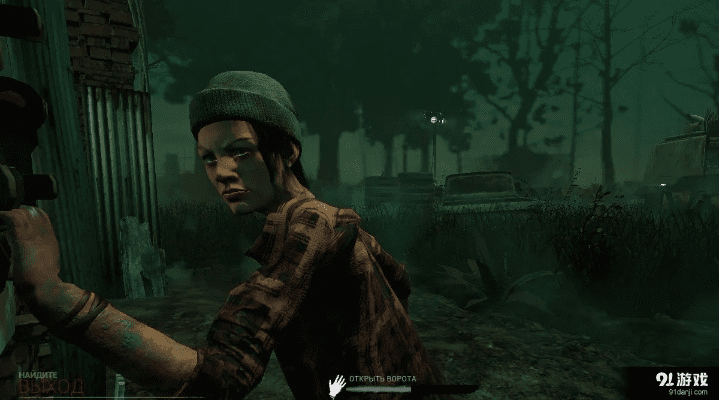
Task: Click the 91游戏 site watermark logo
Action: (x=680, y=382)
